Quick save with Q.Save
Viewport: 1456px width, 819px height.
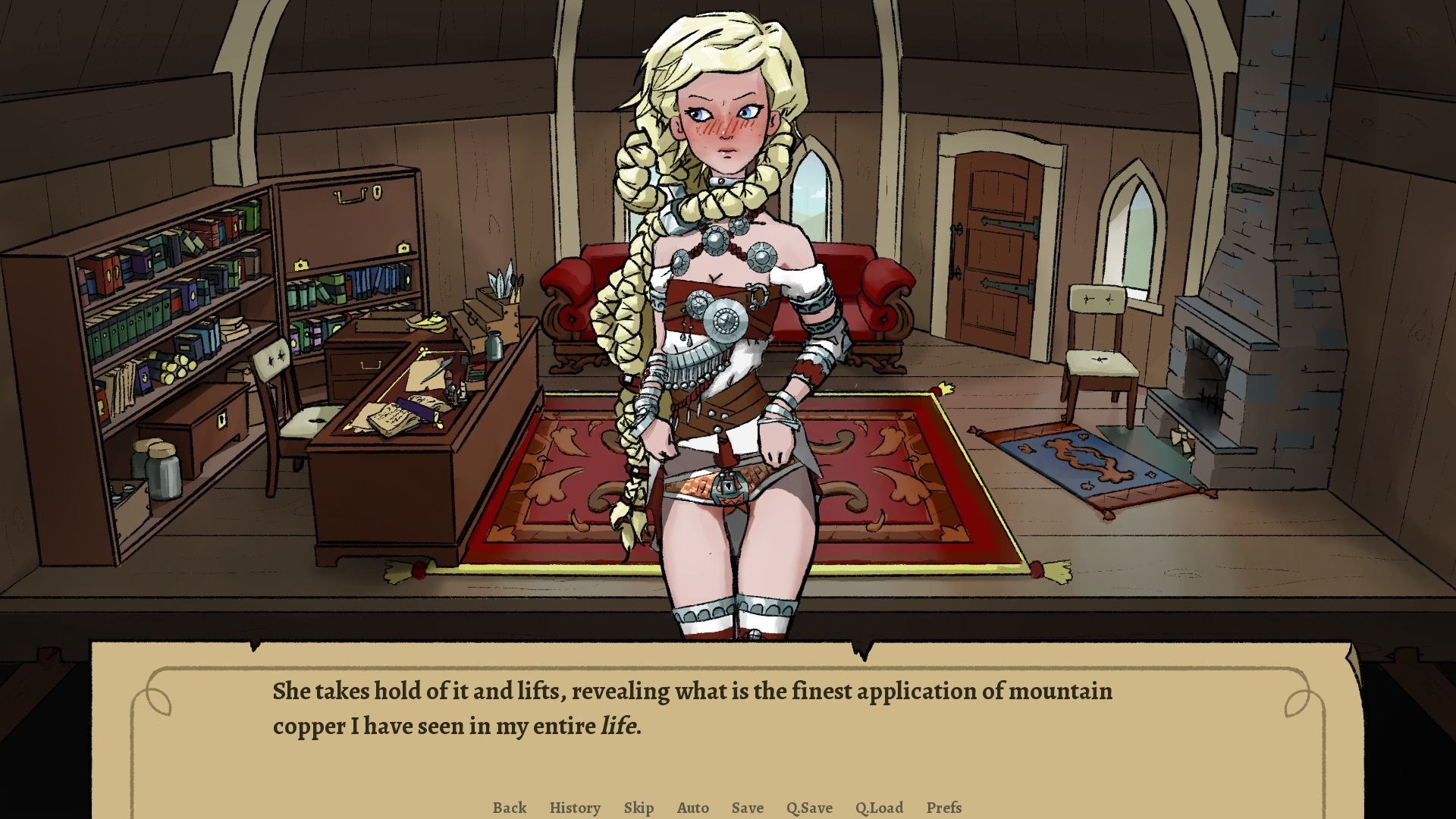pos(809,808)
